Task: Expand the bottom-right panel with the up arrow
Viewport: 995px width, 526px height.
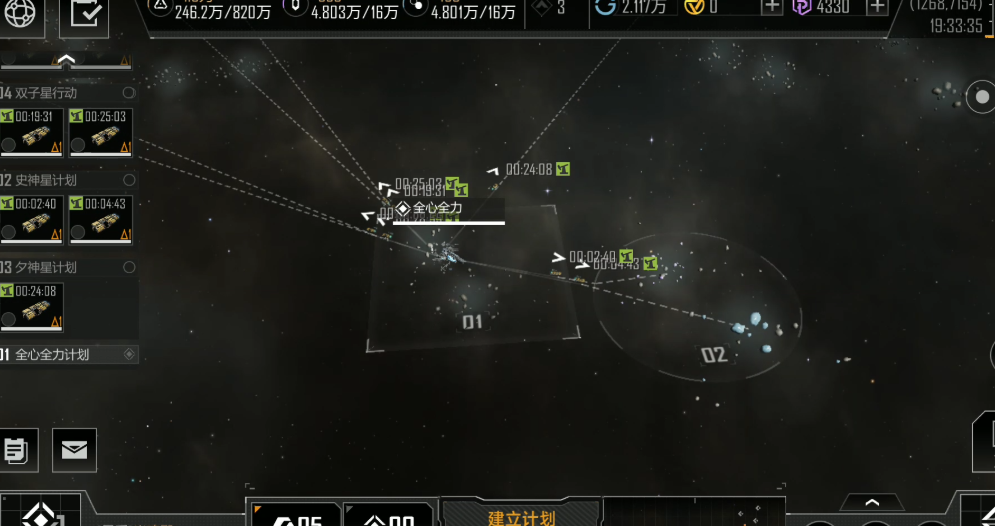Action: pyautogui.click(x=872, y=502)
